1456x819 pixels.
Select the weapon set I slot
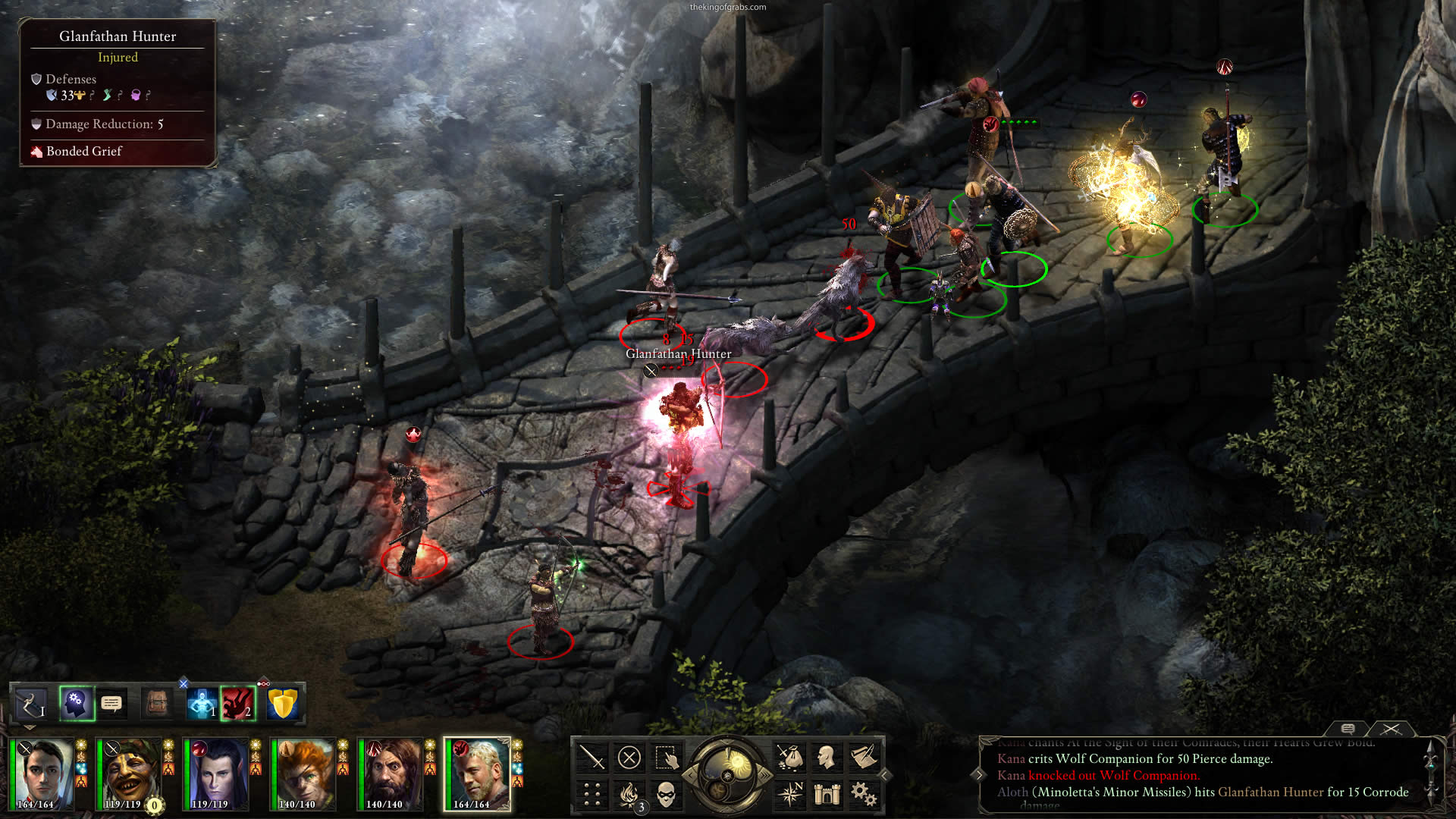tap(31, 704)
